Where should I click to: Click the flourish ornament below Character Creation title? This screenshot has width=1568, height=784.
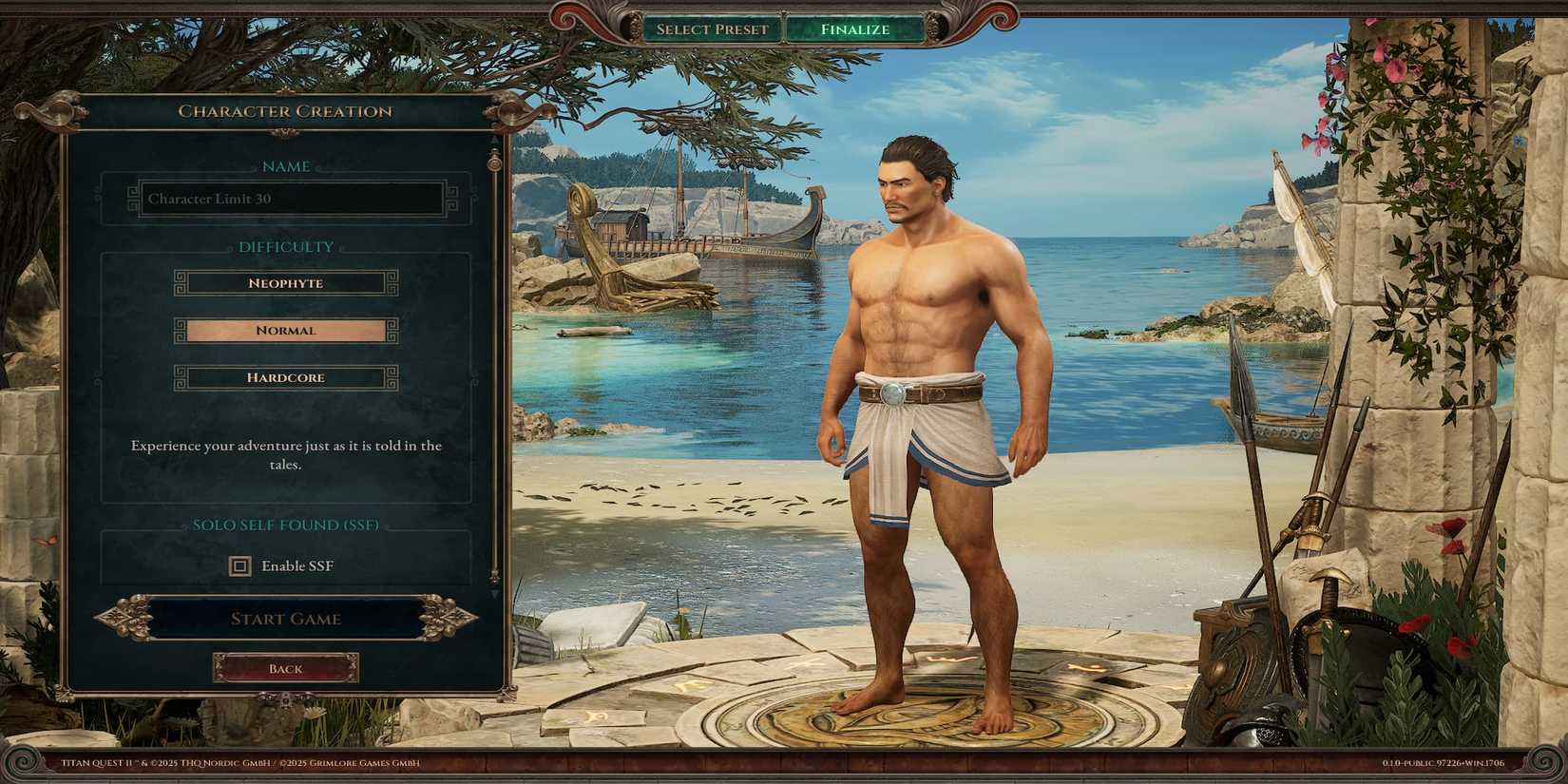pos(283,132)
